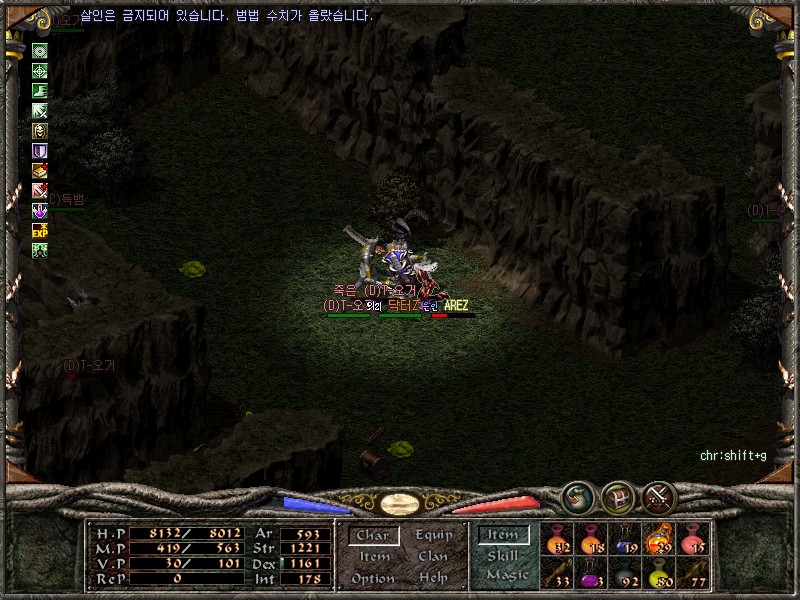800x600 pixels.
Task: Switch to the Magic tab
Action: coord(506,575)
